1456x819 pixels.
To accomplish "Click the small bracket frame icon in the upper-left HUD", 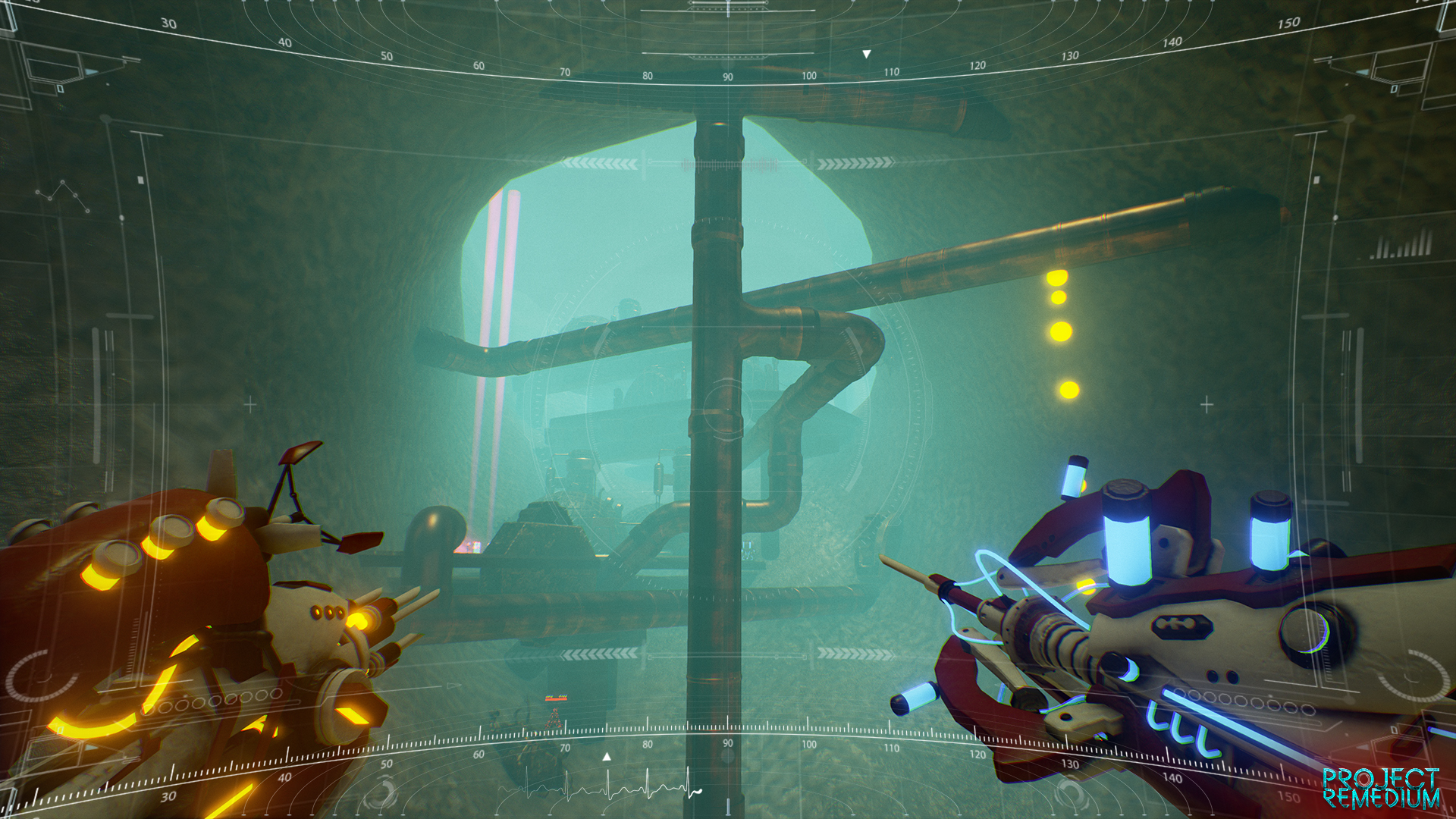I will click(x=54, y=65).
